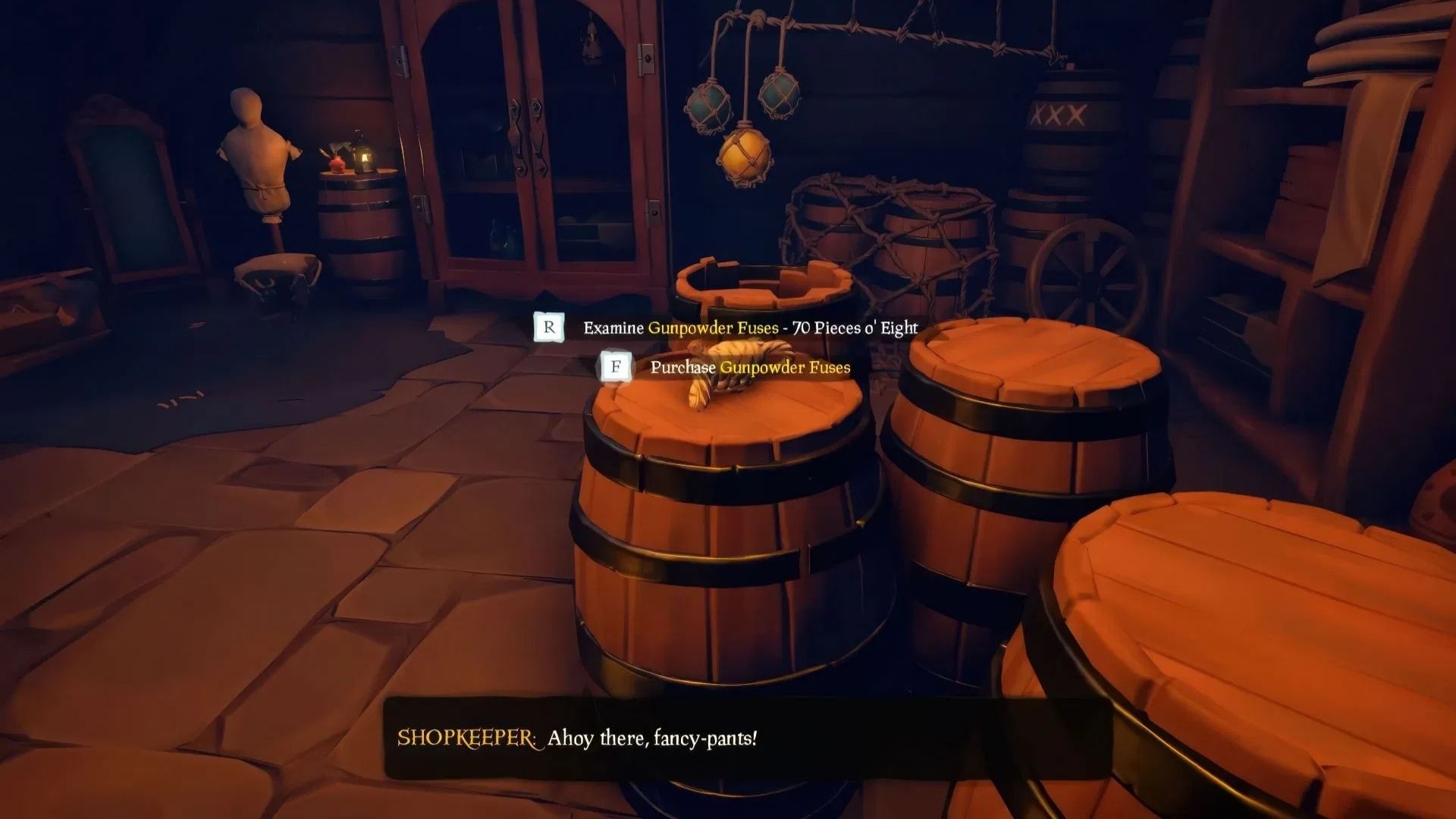The height and width of the screenshot is (819, 1456).
Task: Purchase the Gunpowder Fuses
Action: pyautogui.click(x=749, y=369)
